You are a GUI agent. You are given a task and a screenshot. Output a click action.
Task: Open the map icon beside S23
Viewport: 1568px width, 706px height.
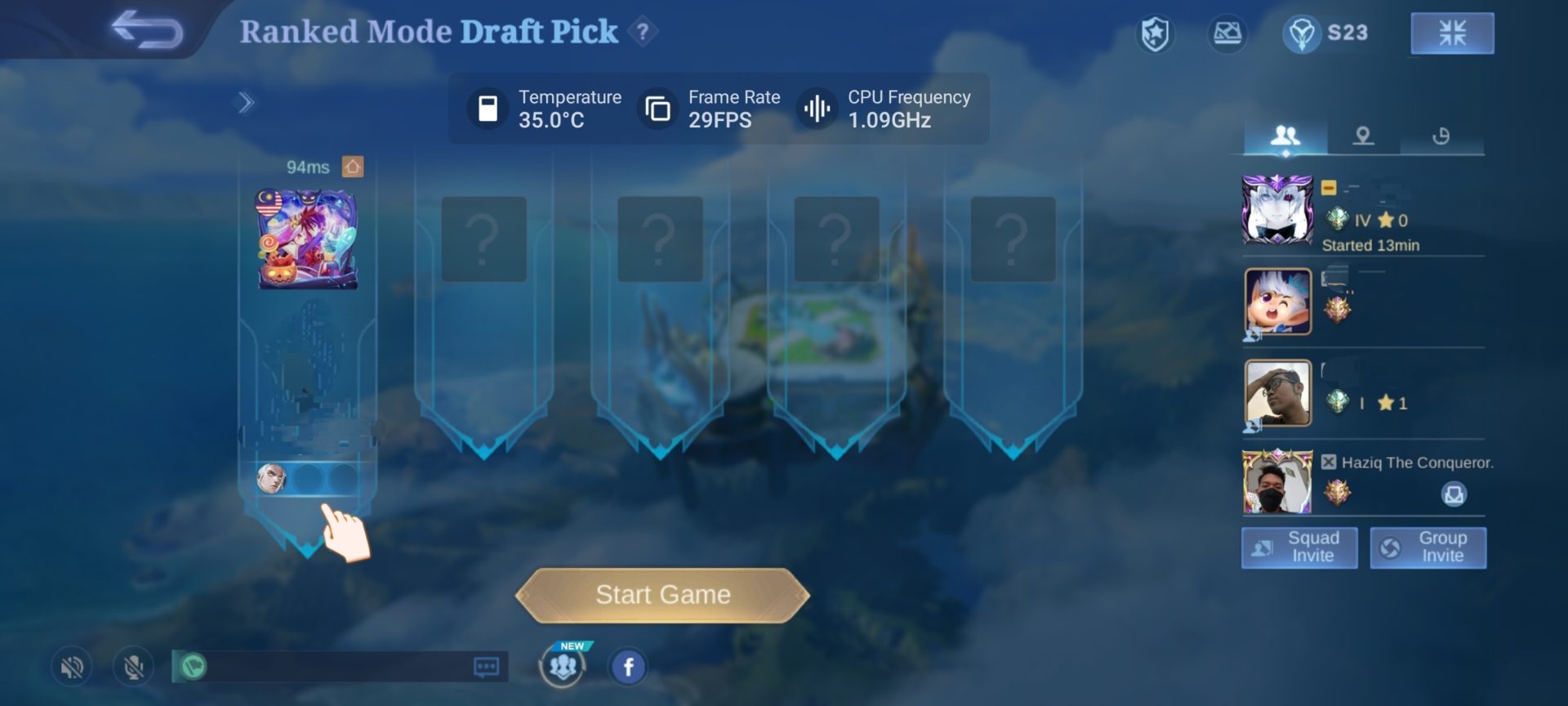pos(1227,34)
